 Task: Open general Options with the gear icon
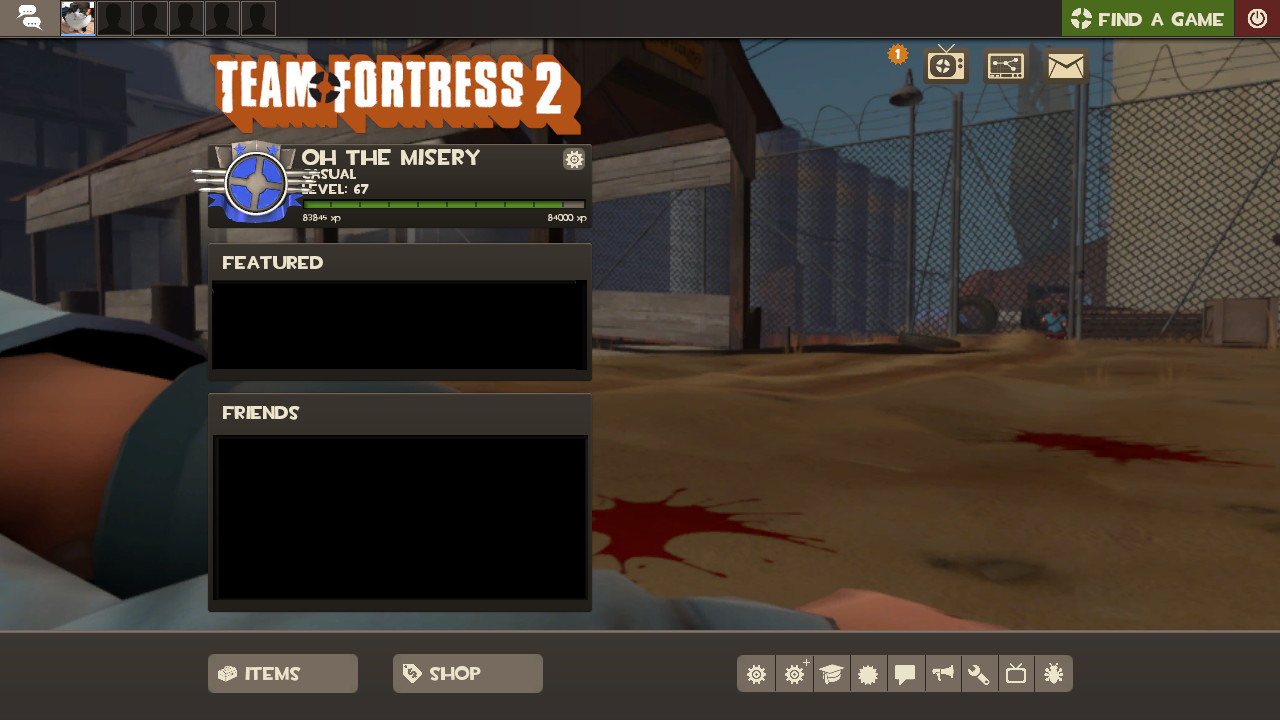pyautogui.click(x=756, y=673)
